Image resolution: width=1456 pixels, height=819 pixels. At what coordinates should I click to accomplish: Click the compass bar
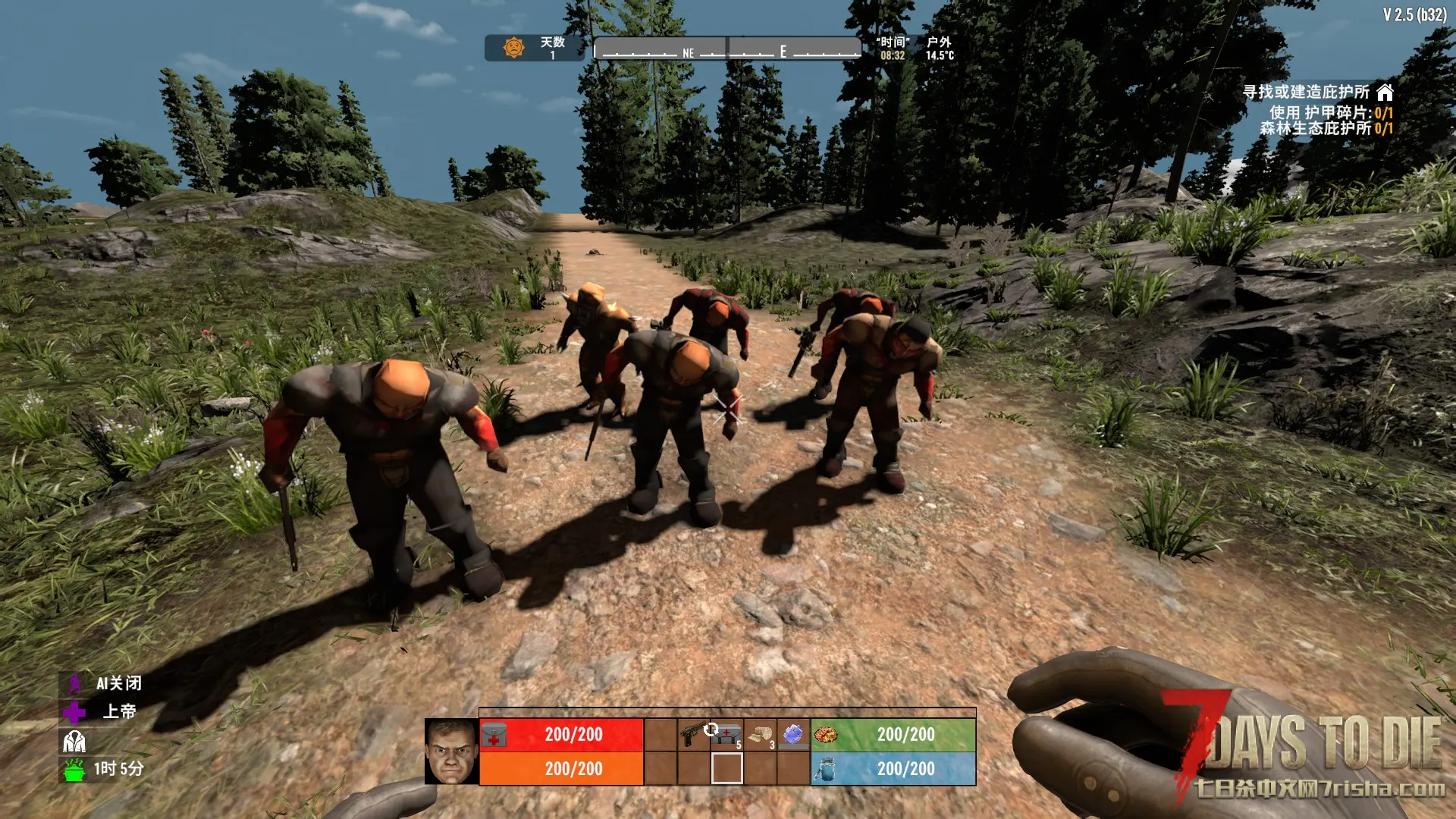click(x=726, y=49)
